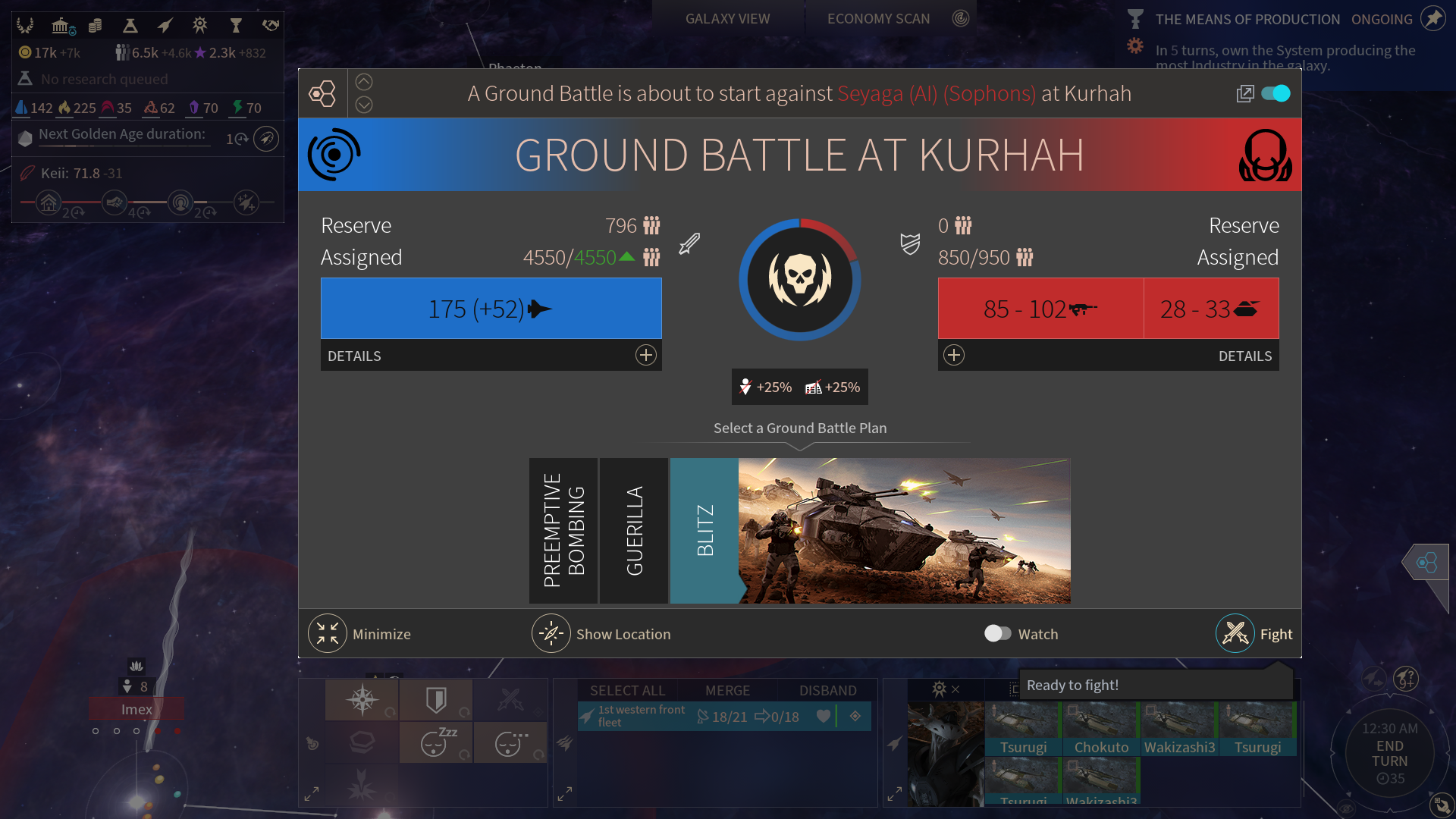Open the Galaxy View

[727, 19]
